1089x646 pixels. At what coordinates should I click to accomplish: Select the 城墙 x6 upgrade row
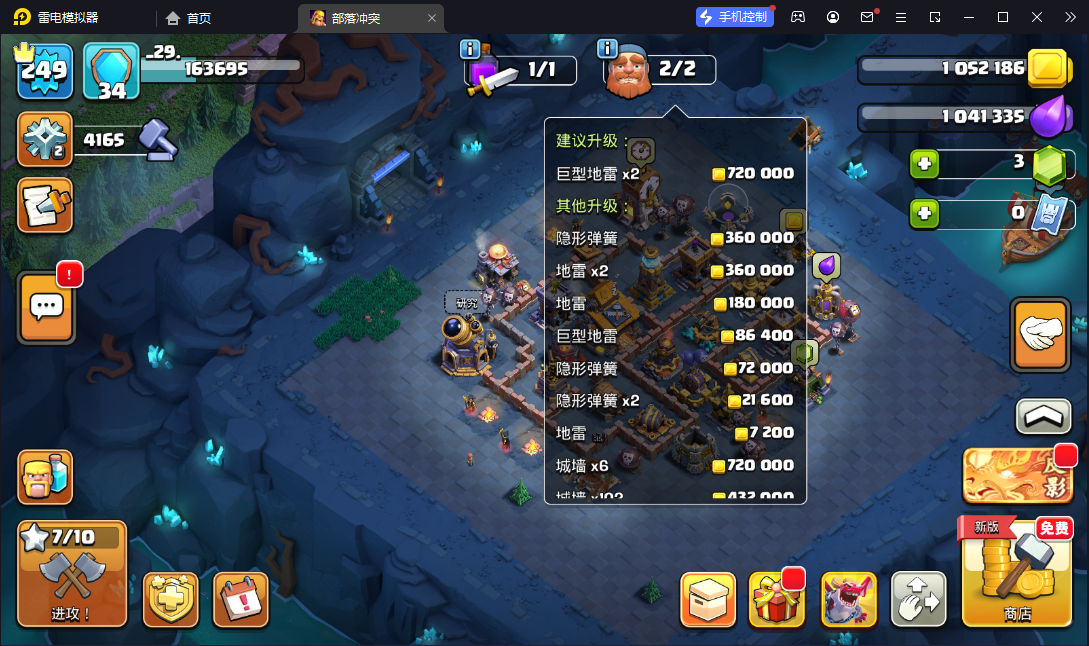point(675,465)
